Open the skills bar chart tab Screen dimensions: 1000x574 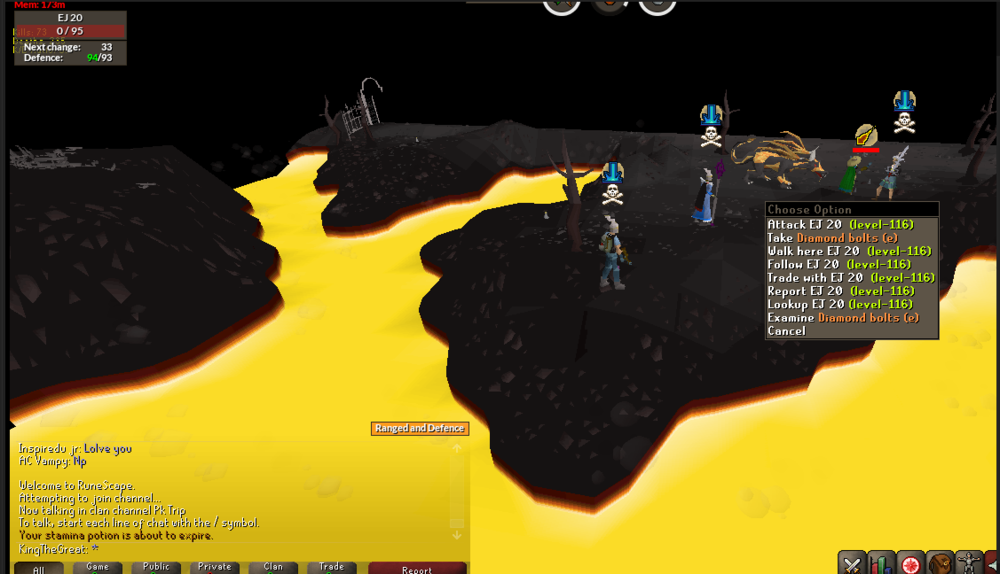tap(881, 562)
